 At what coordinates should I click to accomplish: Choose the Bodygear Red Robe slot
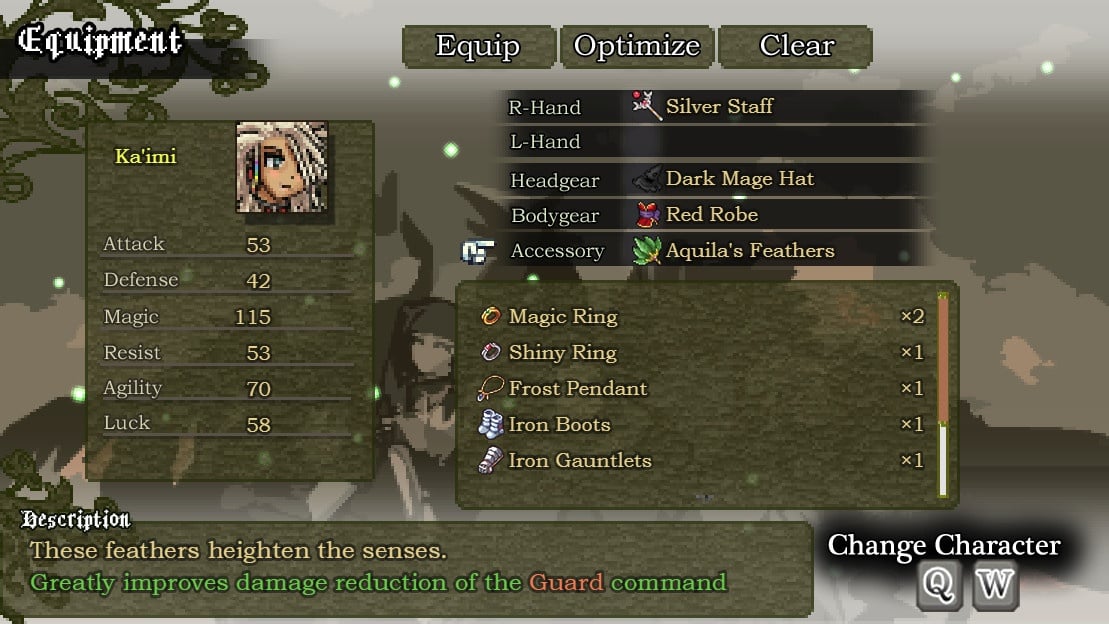718,215
